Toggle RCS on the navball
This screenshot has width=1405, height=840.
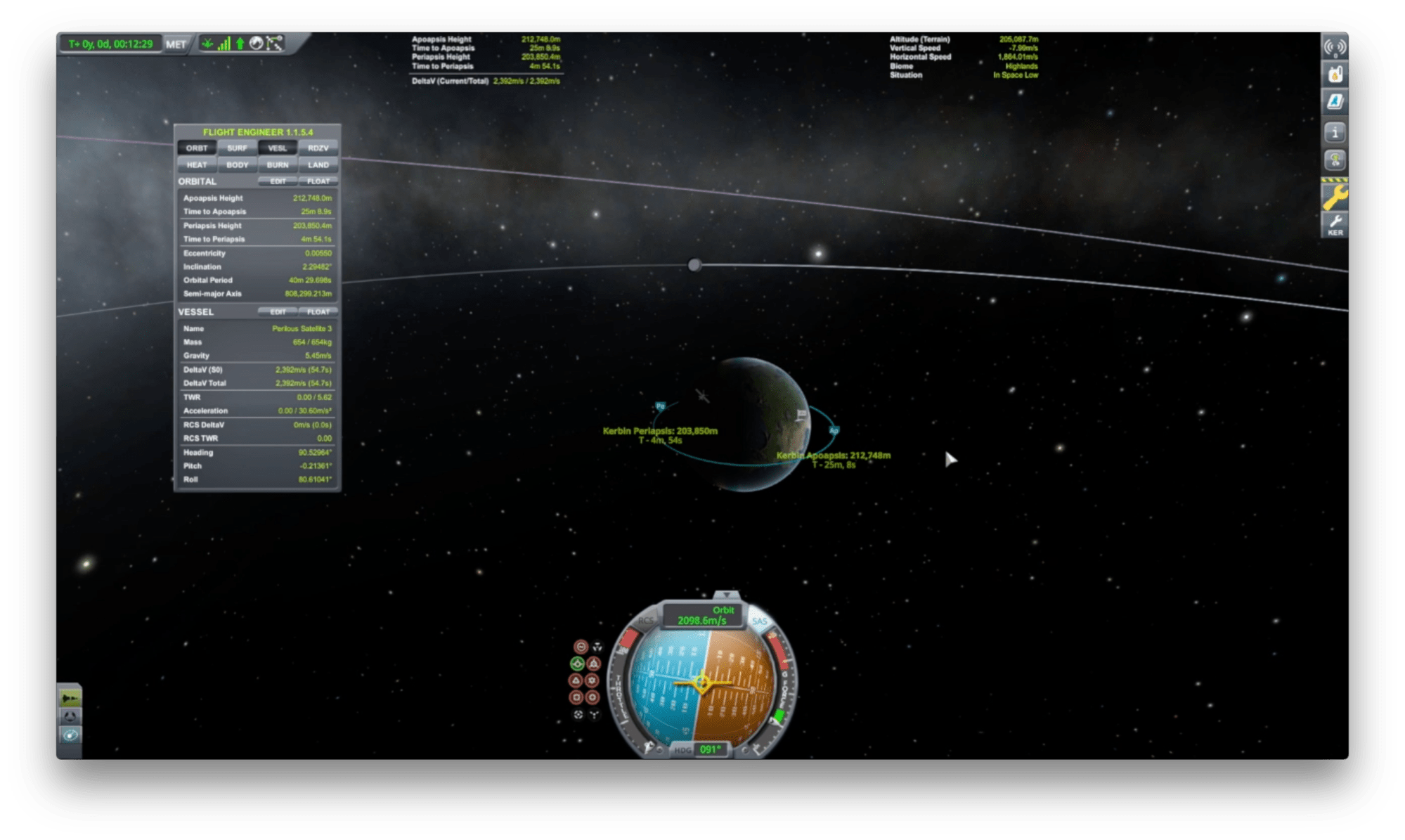click(645, 621)
